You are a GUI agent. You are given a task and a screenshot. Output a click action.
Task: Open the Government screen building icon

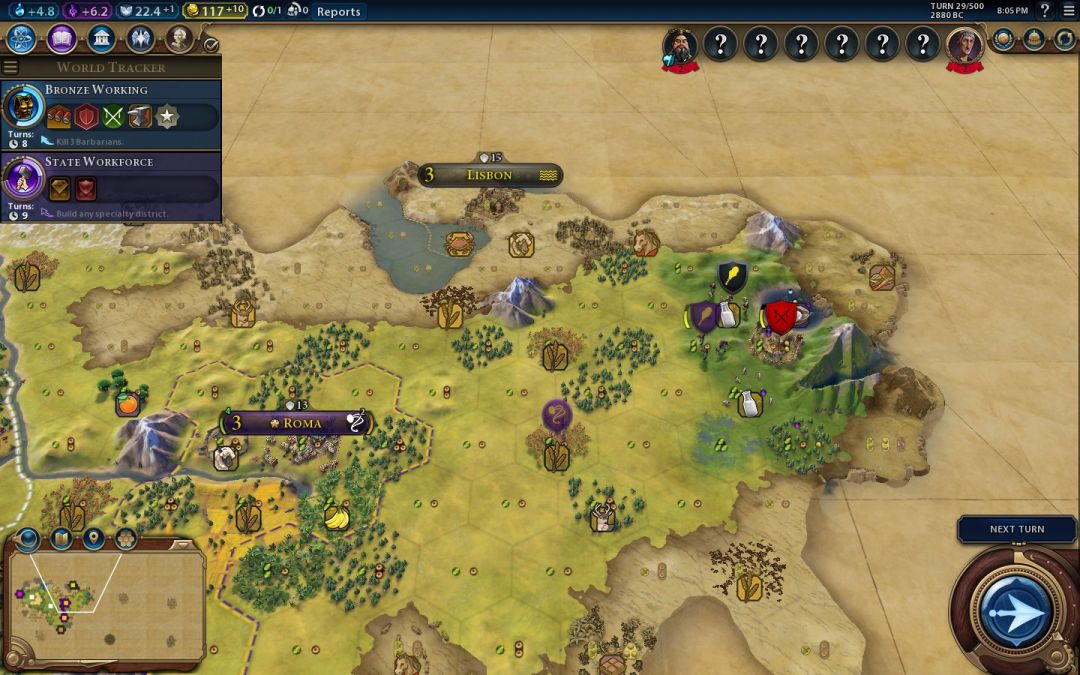click(x=100, y=39)
